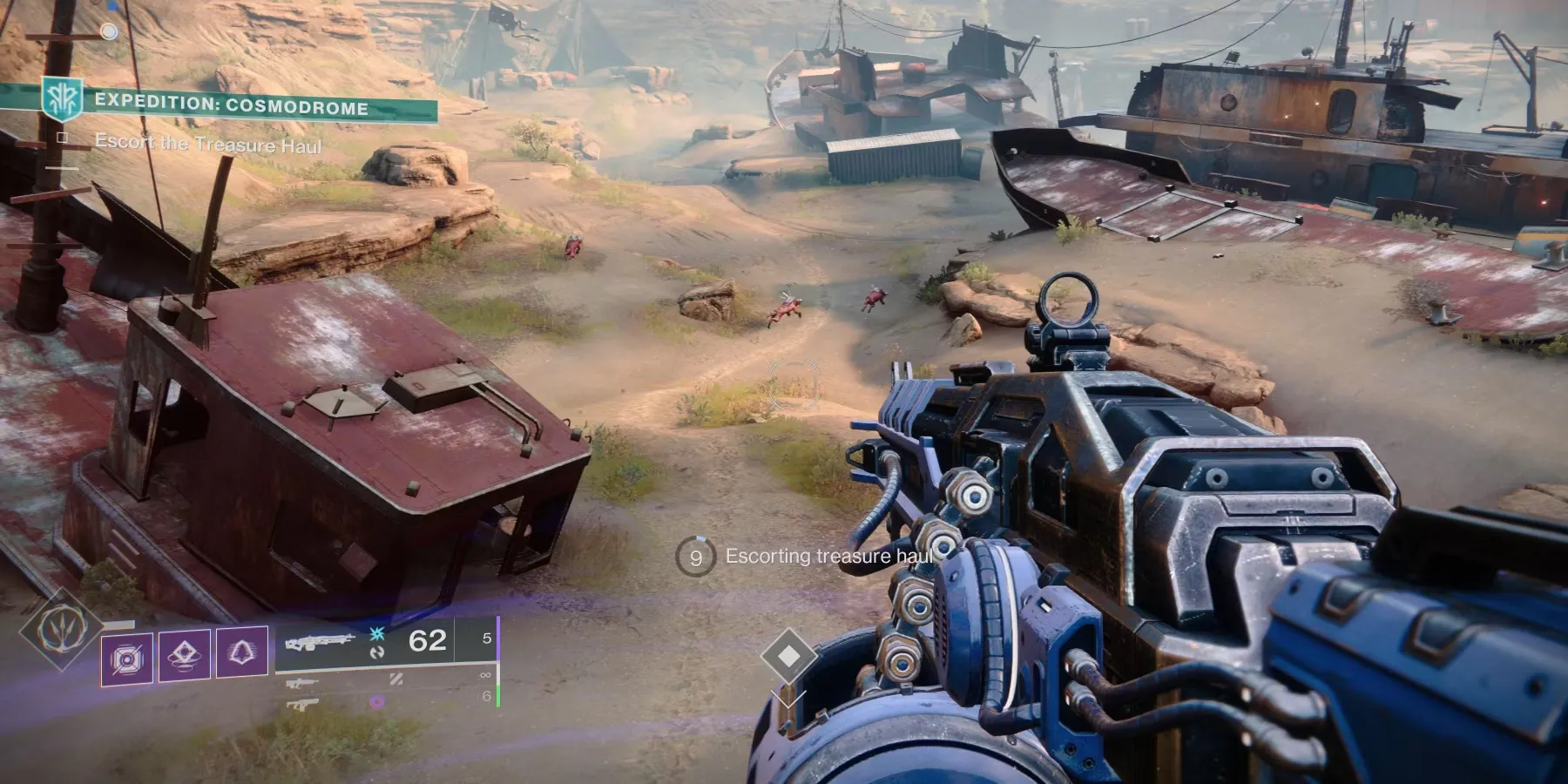Click the Expedition shield emblem icon
Viewport: 1568px width, 784px height.
[x=64, y=100]
